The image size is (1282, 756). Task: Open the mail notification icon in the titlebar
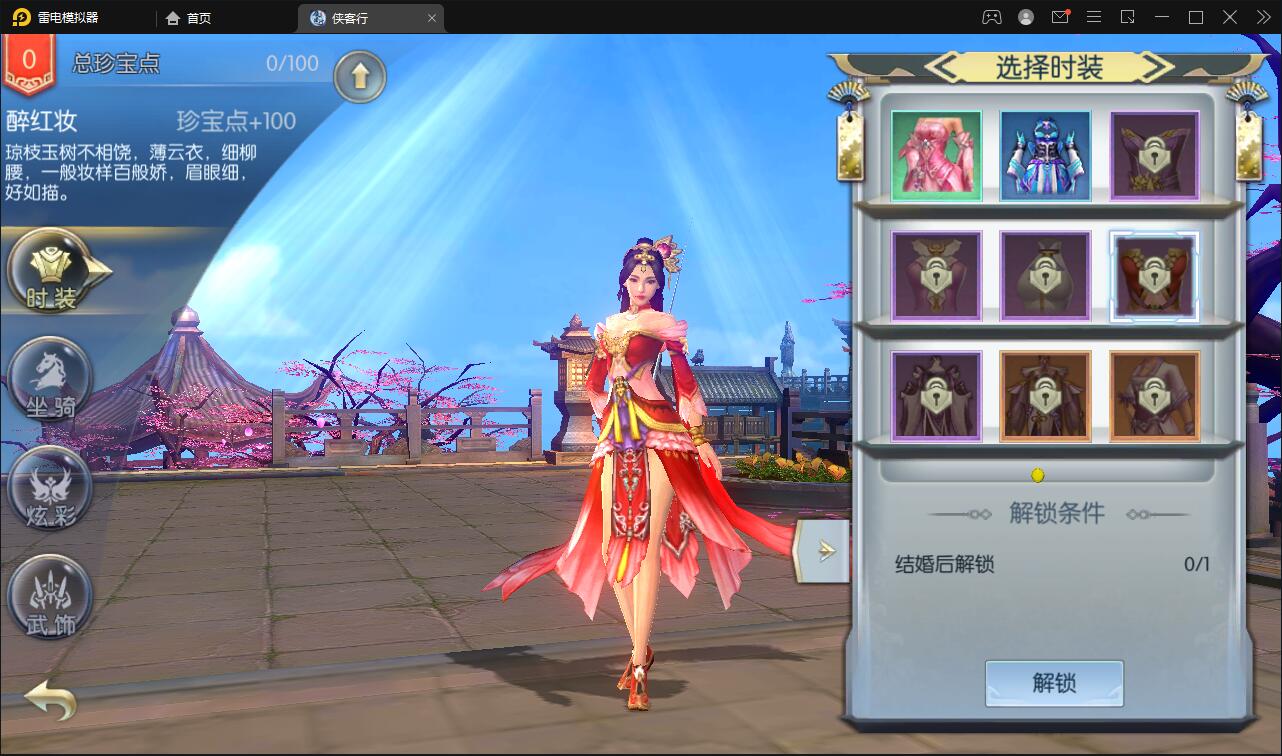click(x=1059, y=16)
